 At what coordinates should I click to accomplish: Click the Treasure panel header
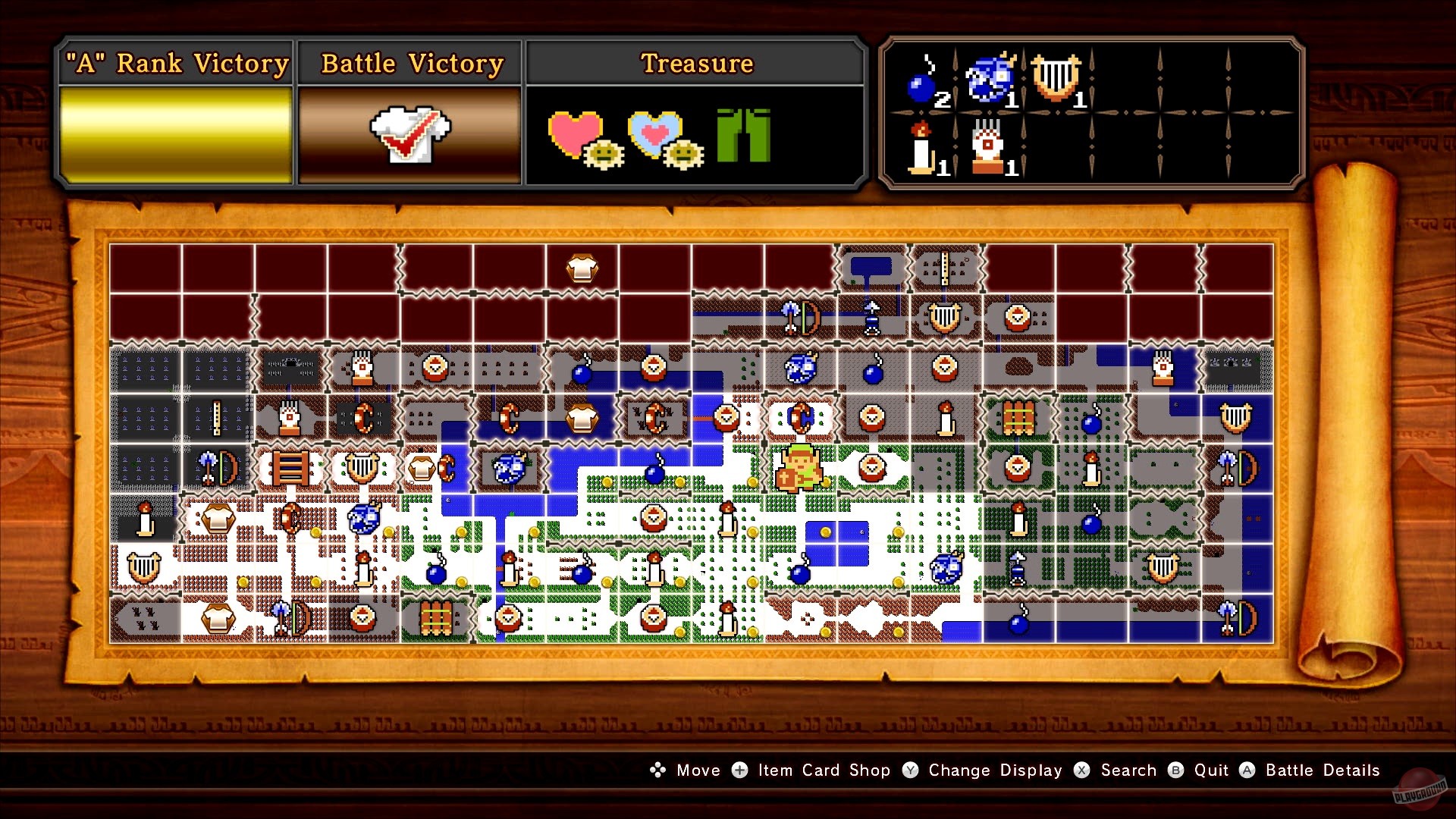pos(696,63)
